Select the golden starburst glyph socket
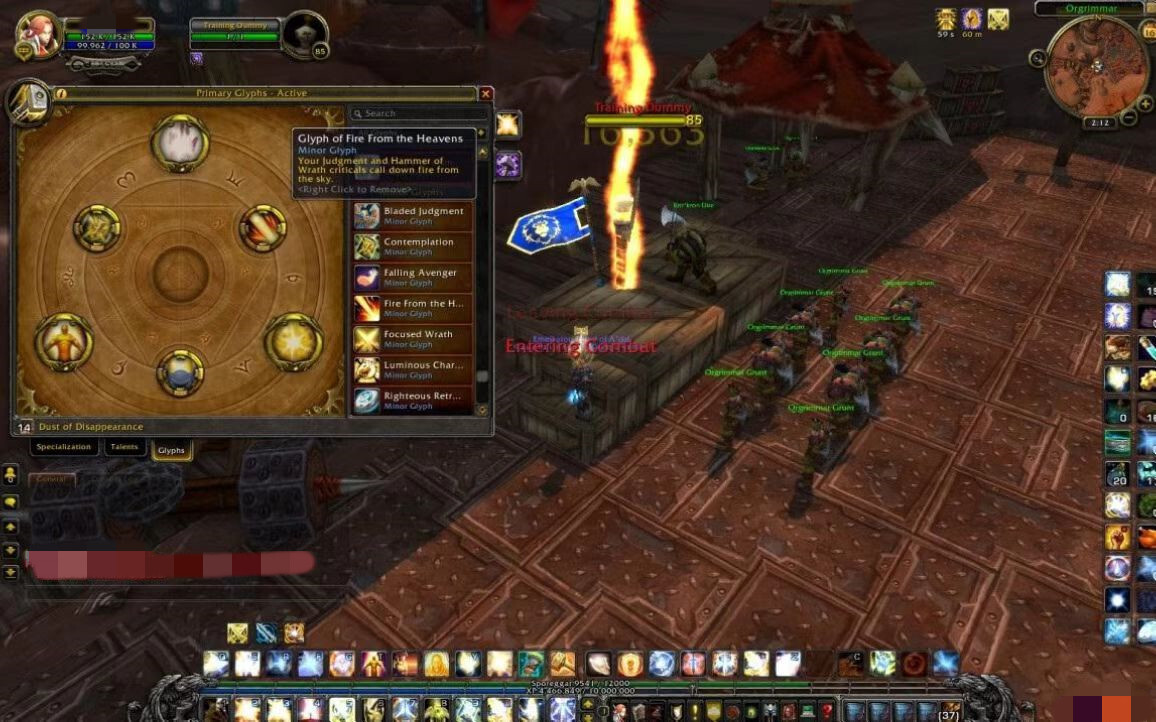The width and height of the screenshot is (1156, 722). click(294, 341)
